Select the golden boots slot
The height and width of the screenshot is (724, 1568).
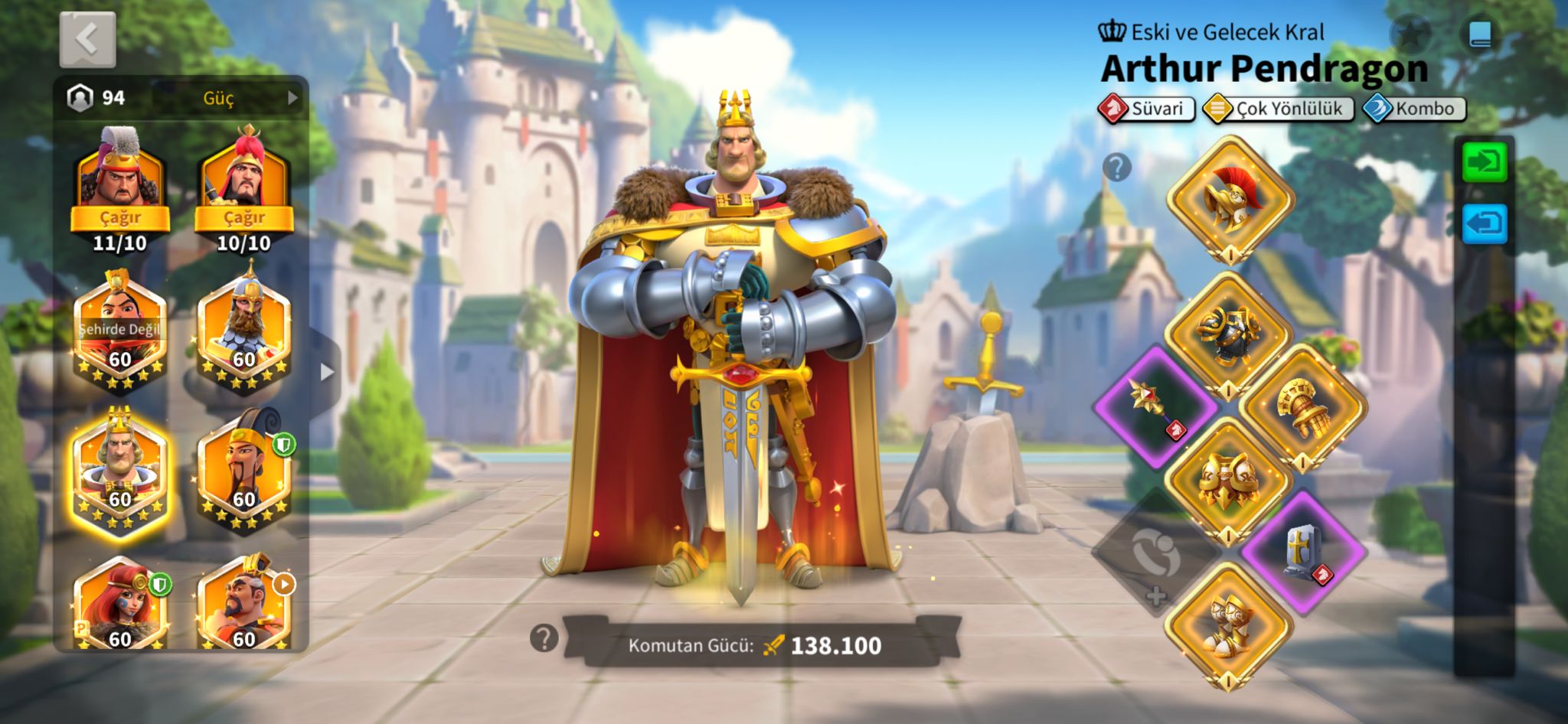[x=1228, y=623]
